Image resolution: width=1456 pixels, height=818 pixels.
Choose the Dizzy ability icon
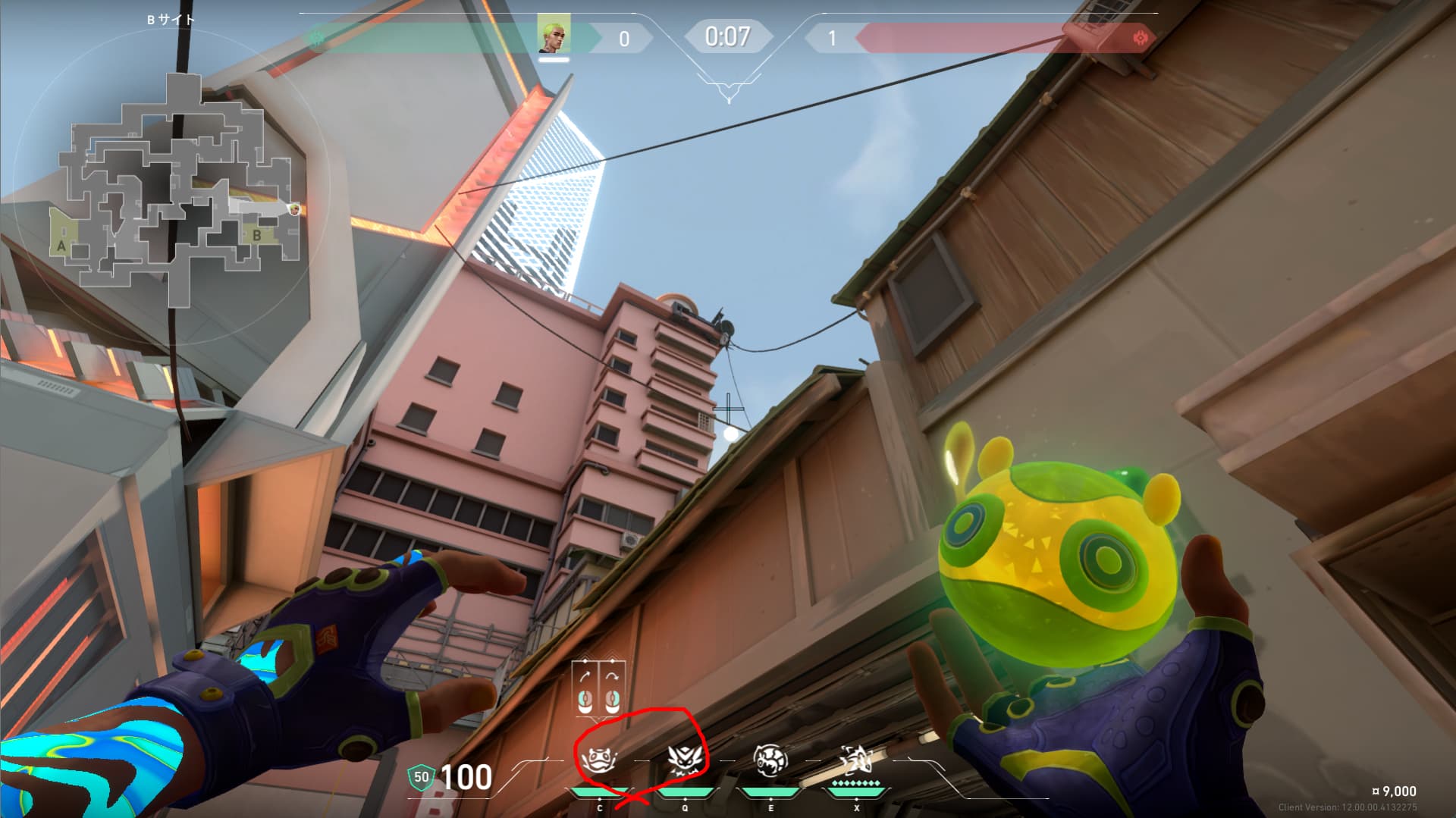click(x=770, y=760)
